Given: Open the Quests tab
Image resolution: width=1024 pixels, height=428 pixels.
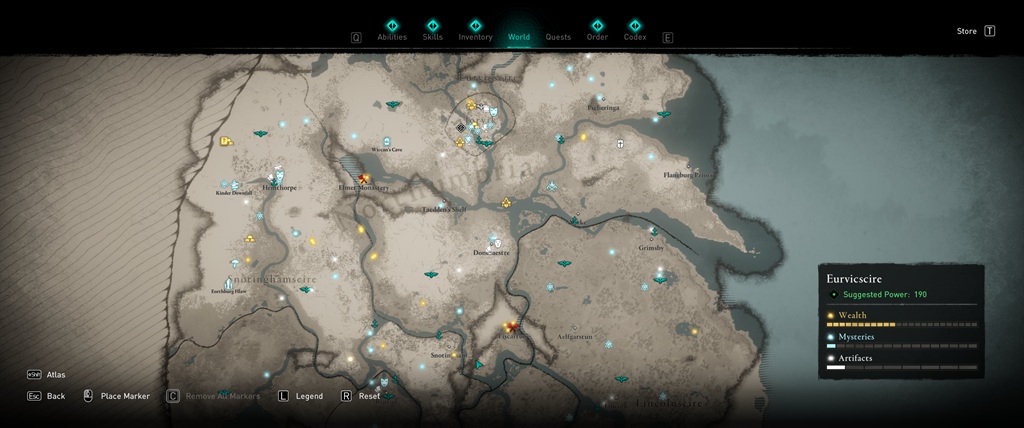Looking at the screenshot, I should point(558,37).
